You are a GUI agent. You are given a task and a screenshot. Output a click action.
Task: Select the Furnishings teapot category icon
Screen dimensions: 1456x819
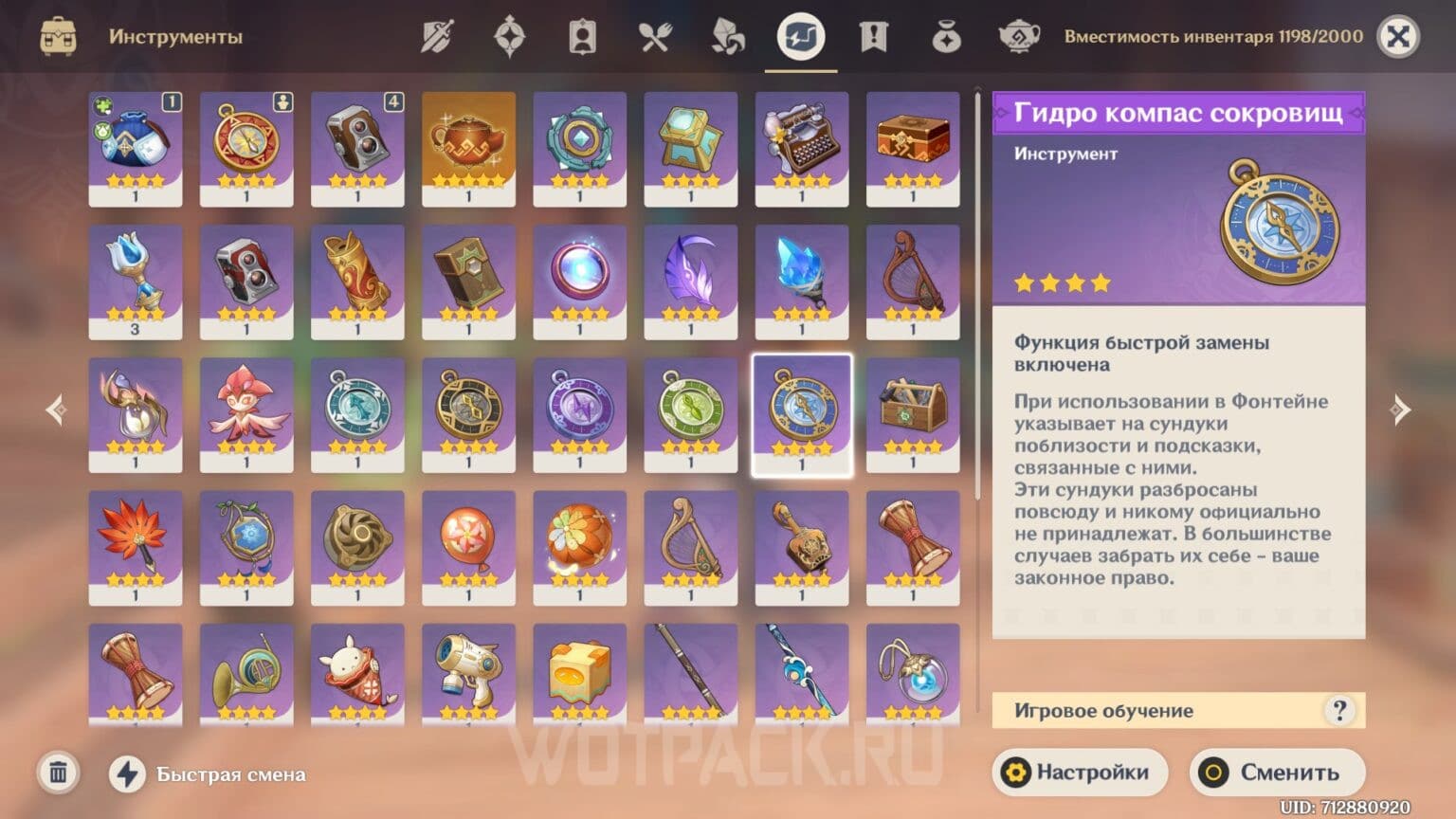[x=1021, y=36]
